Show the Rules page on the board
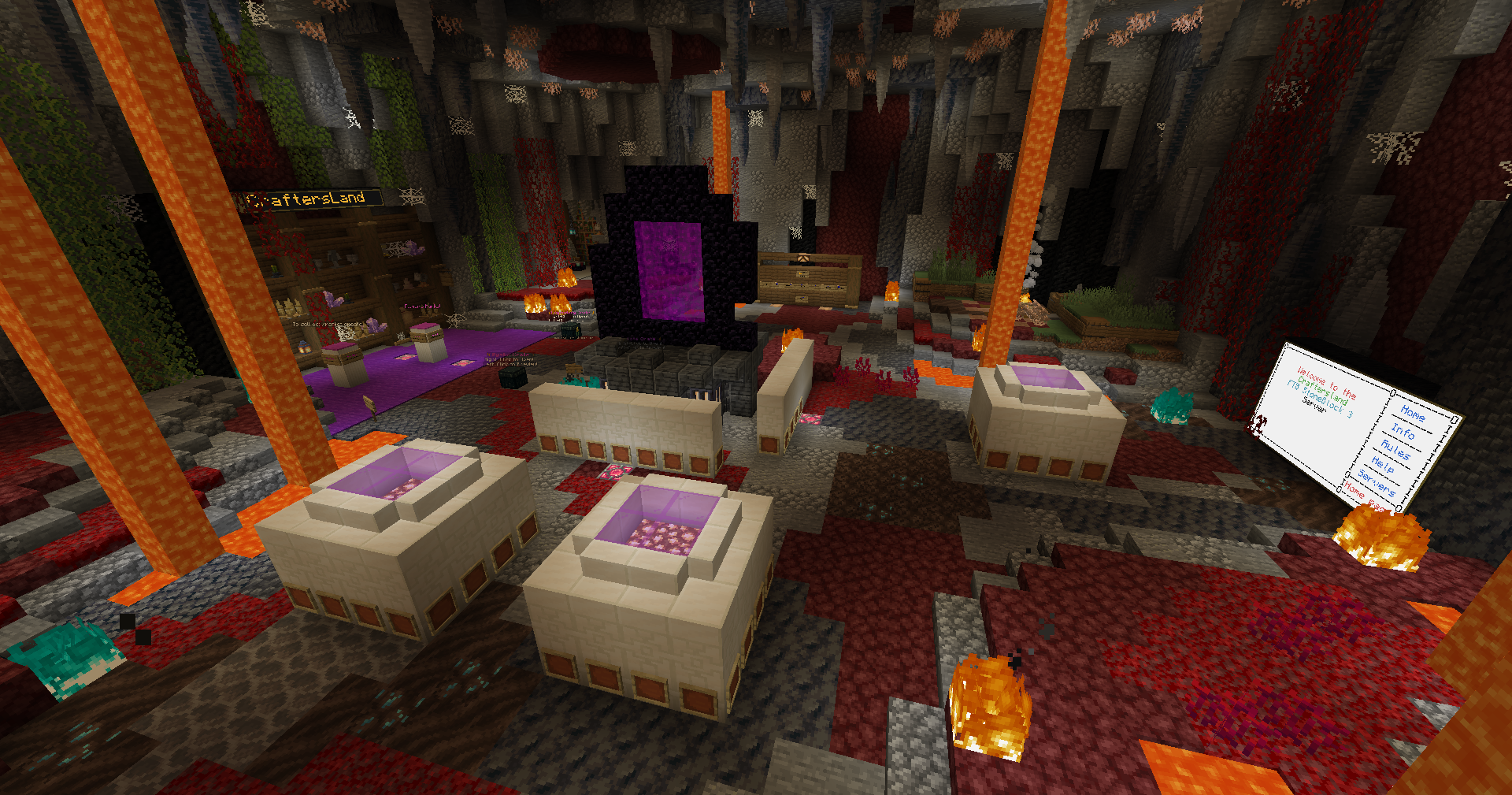The image size is (1512, 795). click(x=1395, y=450)
